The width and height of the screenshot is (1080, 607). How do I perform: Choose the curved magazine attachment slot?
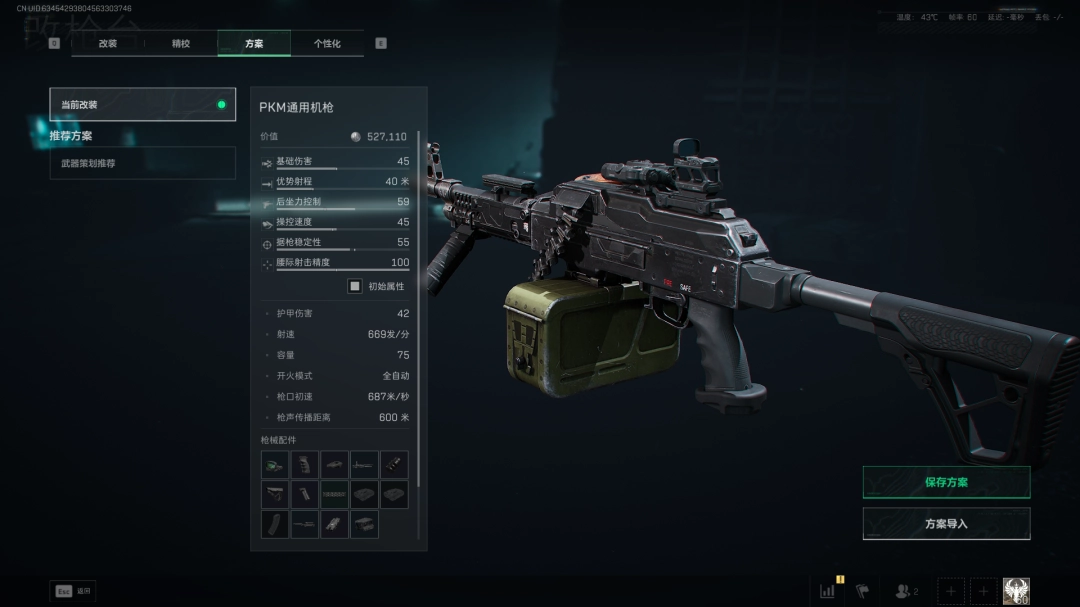275,524
